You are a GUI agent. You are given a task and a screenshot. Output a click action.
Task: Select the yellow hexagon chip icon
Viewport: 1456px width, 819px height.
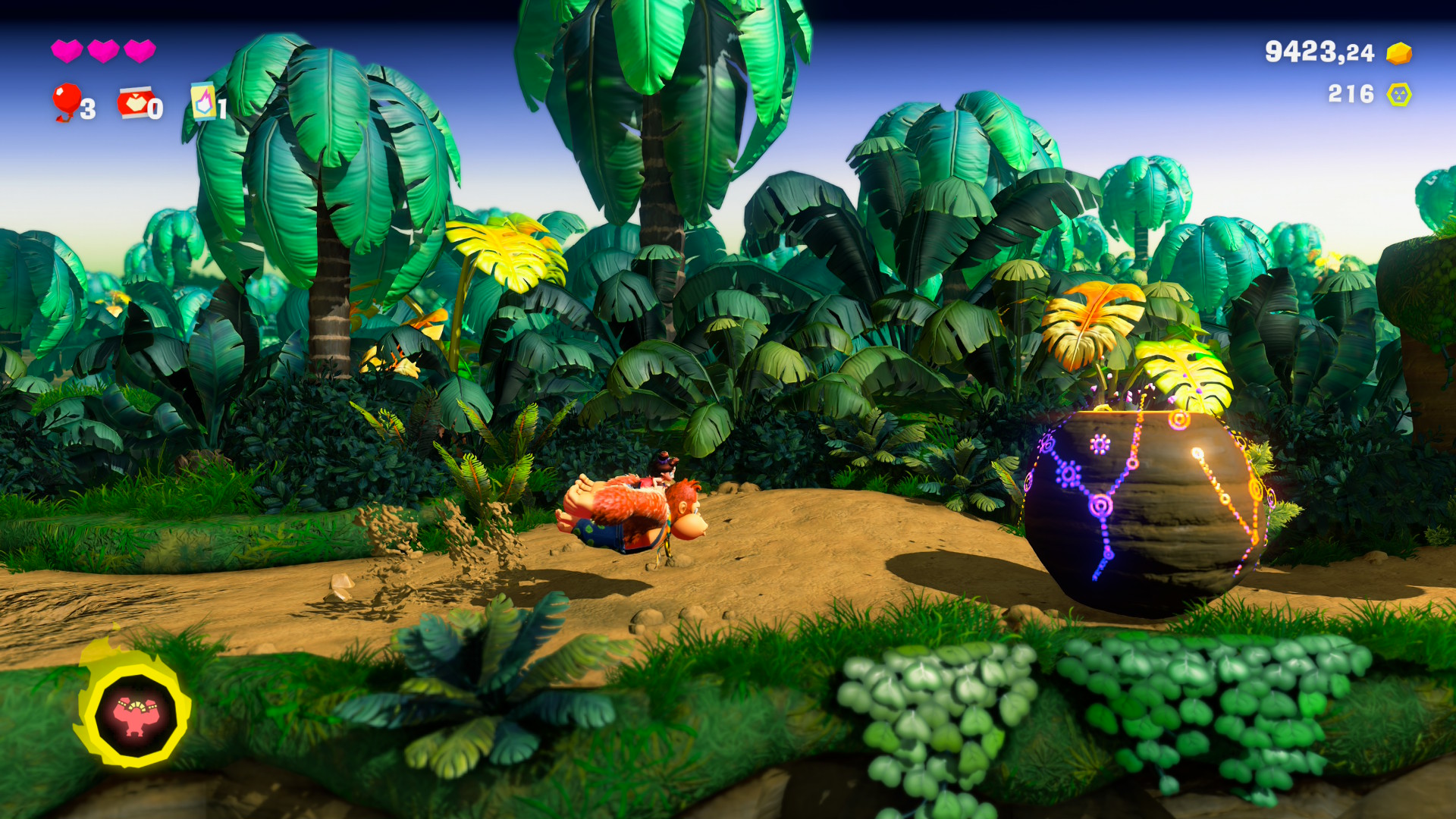(1398, 95)
